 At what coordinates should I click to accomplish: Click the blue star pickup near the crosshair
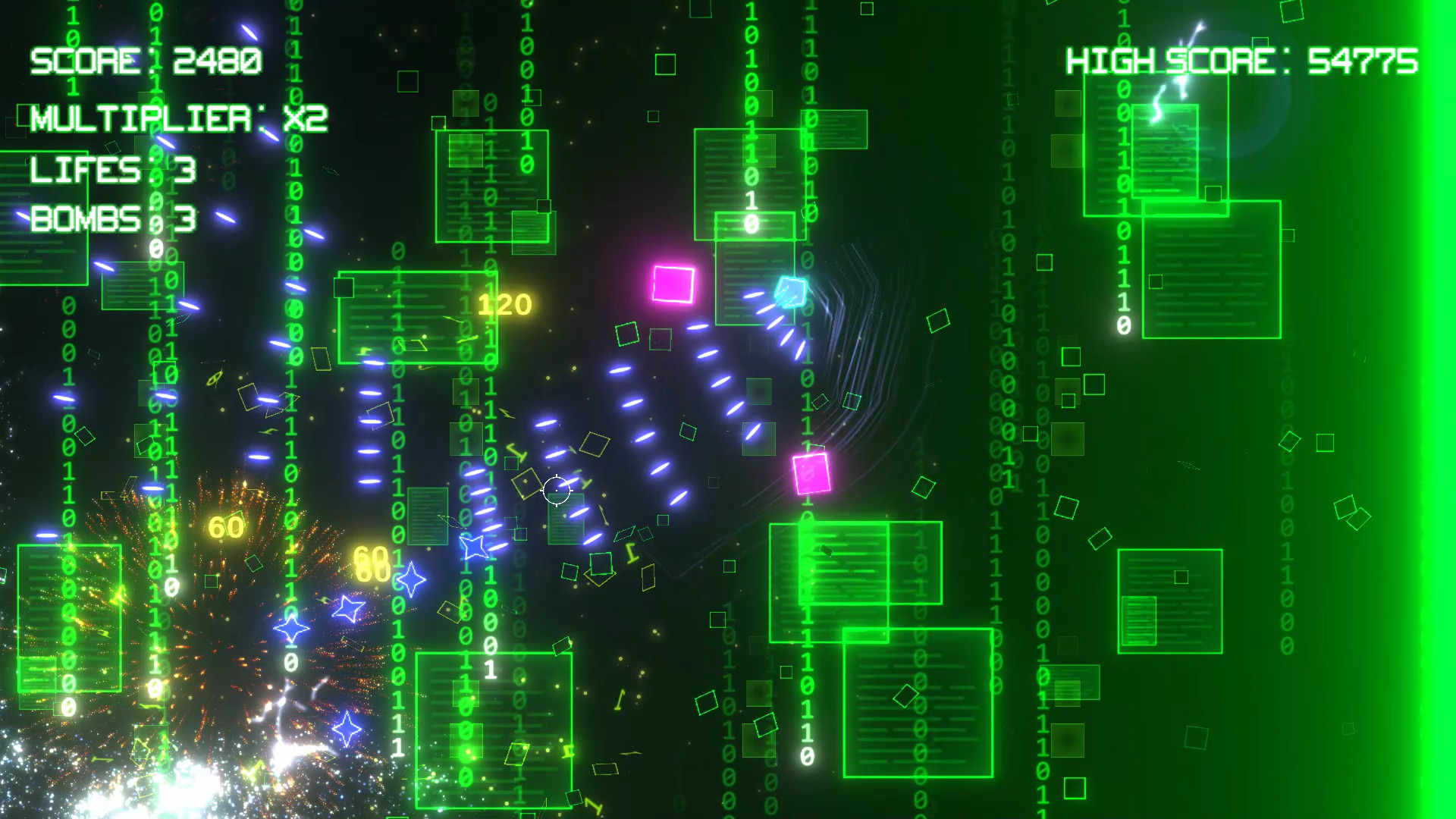[x=475, y=544]
